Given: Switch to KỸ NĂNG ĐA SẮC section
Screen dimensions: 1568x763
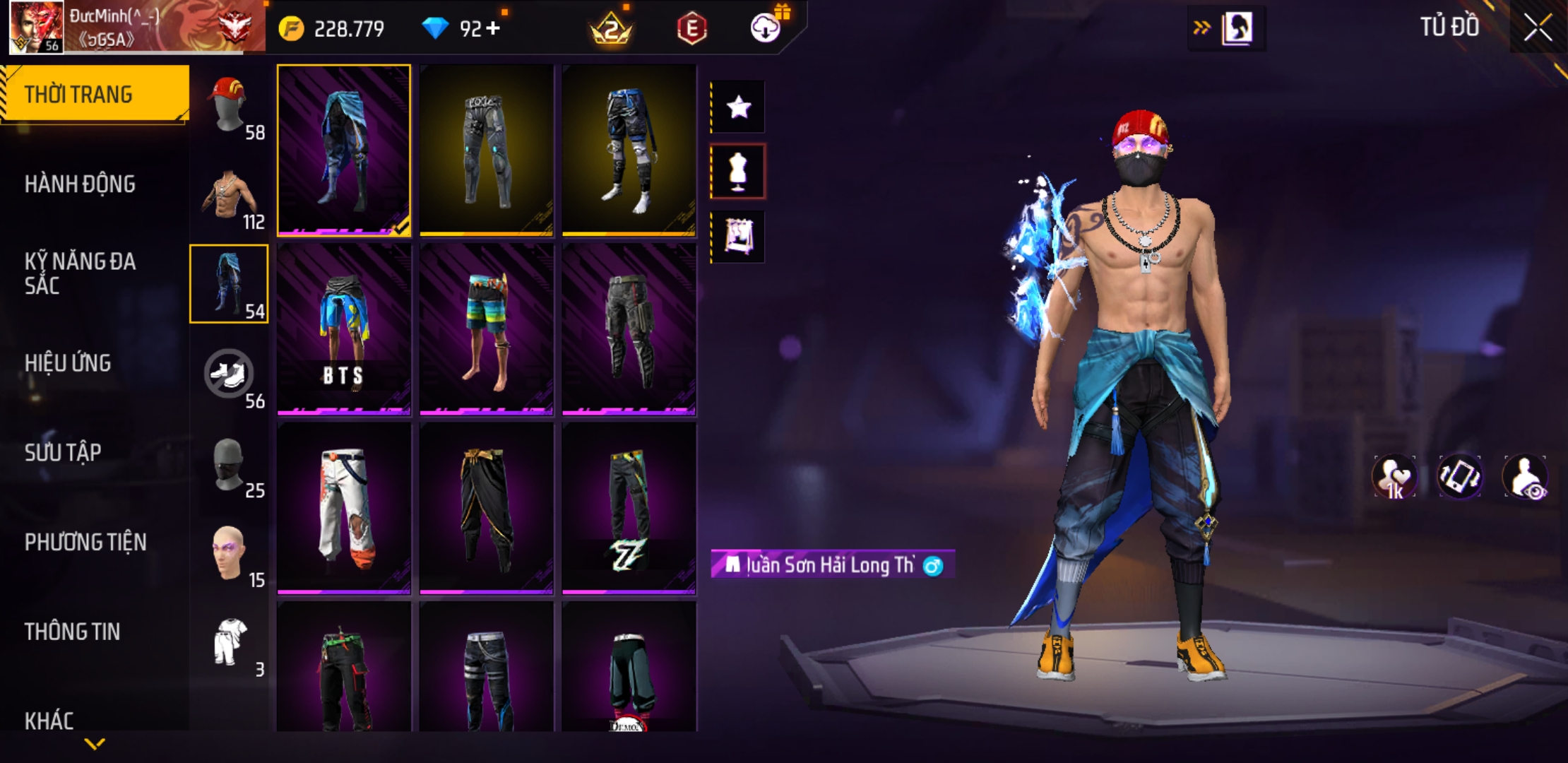Looking at the screenshot, I should click(x=80, y=273).
